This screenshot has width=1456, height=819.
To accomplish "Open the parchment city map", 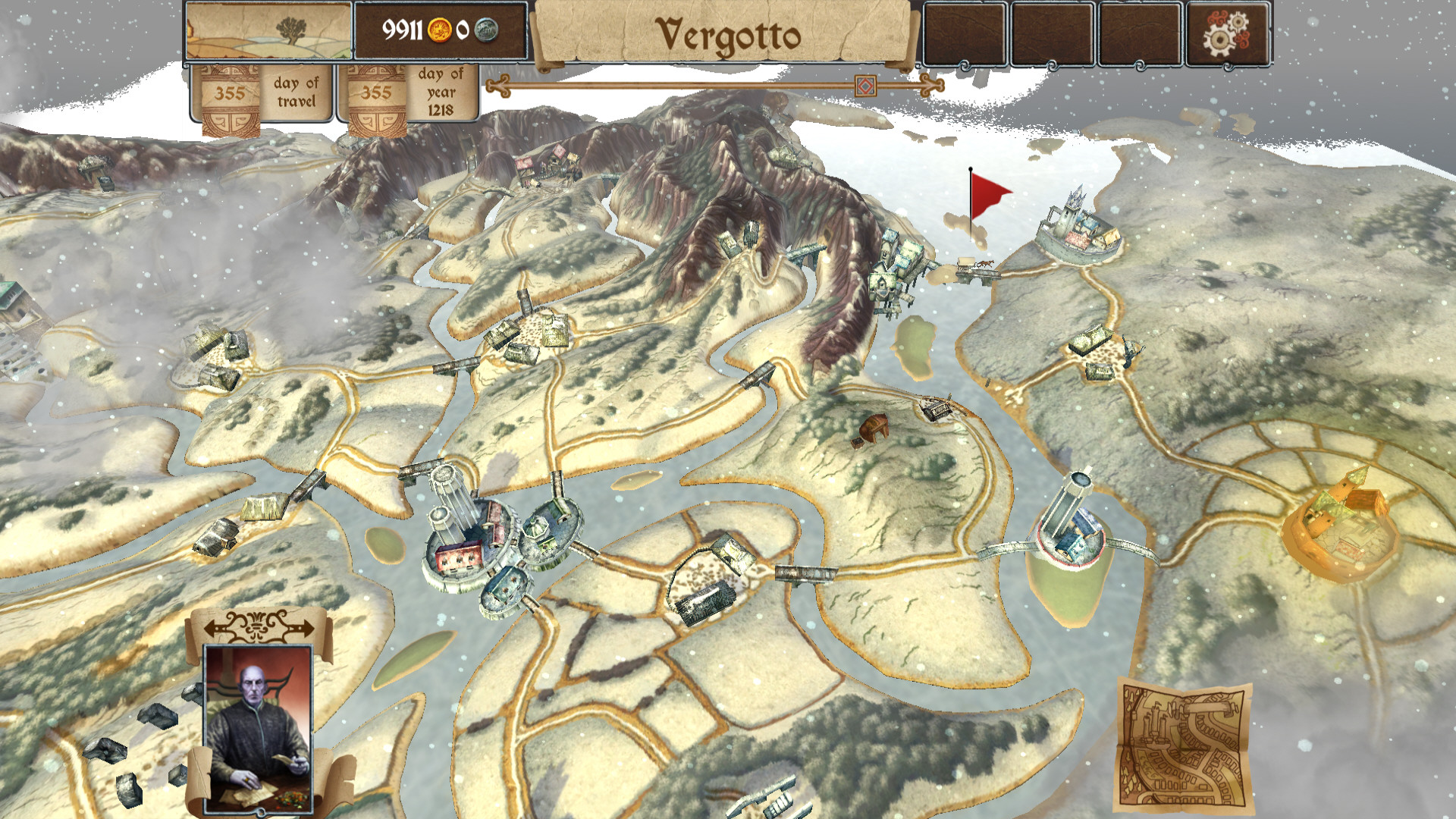I will [1183, 747].
